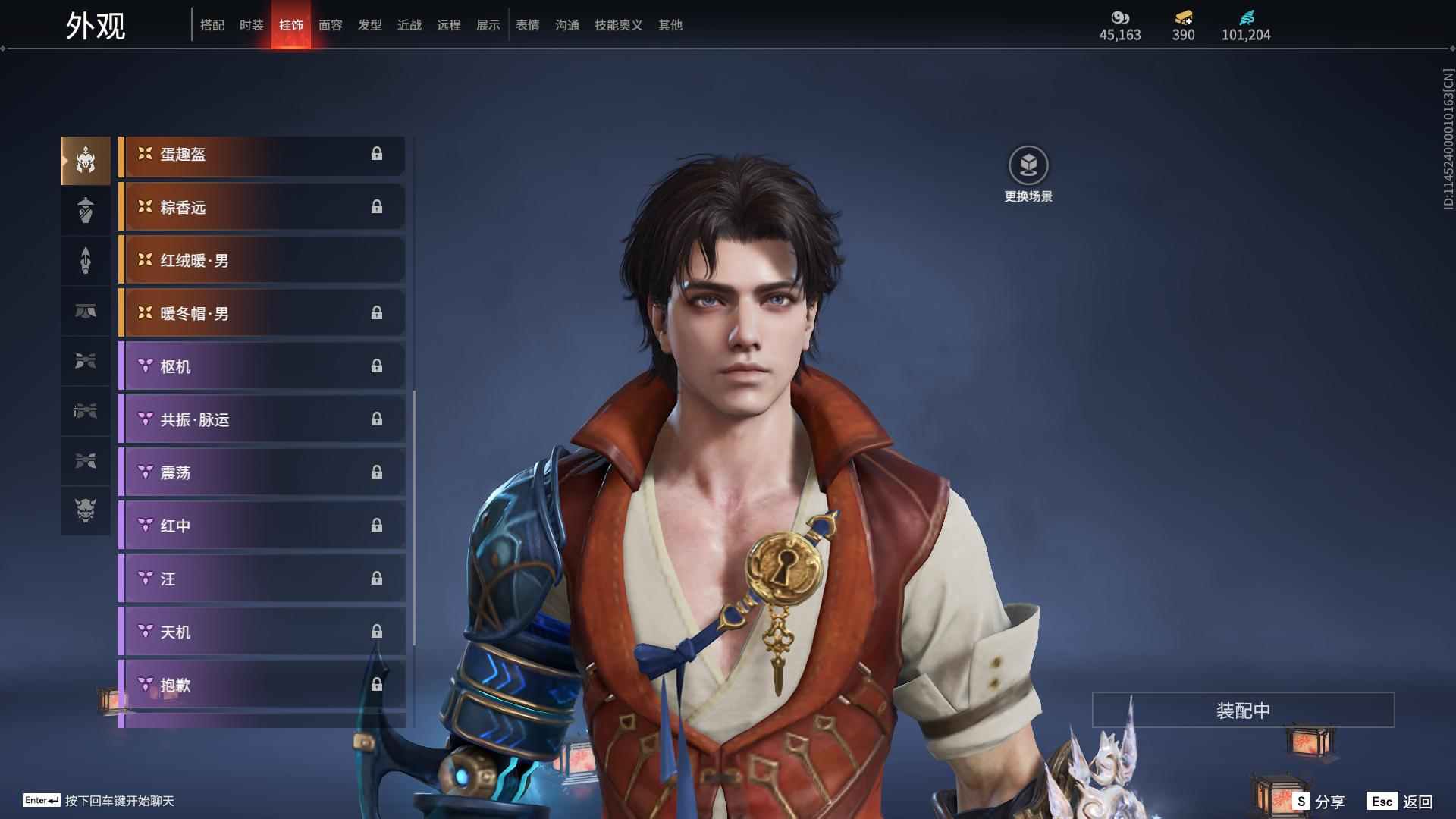1456x819 pixels.
Task: Select the demon mask category icon
Action: [x=86, y=510]
